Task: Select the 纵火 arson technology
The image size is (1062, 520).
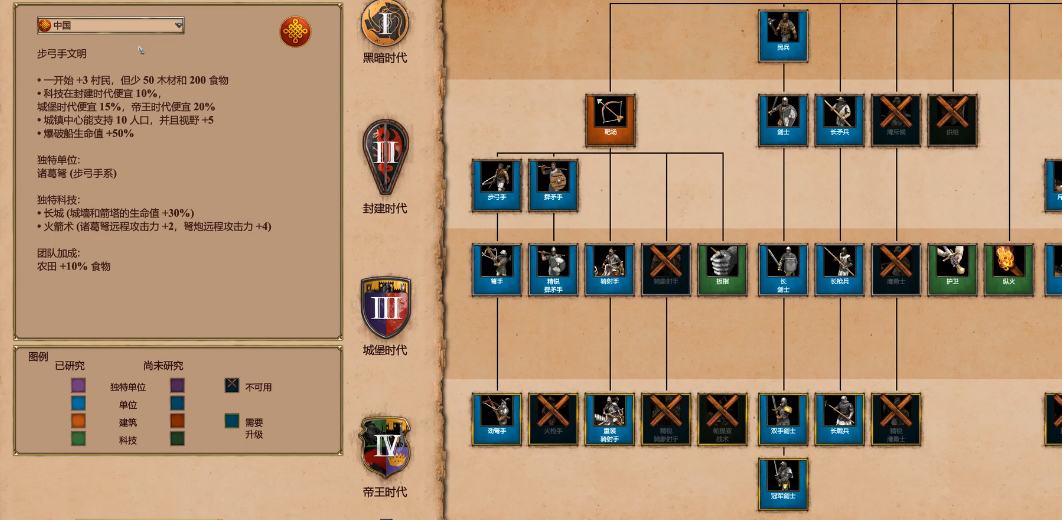Action: 1008,268
